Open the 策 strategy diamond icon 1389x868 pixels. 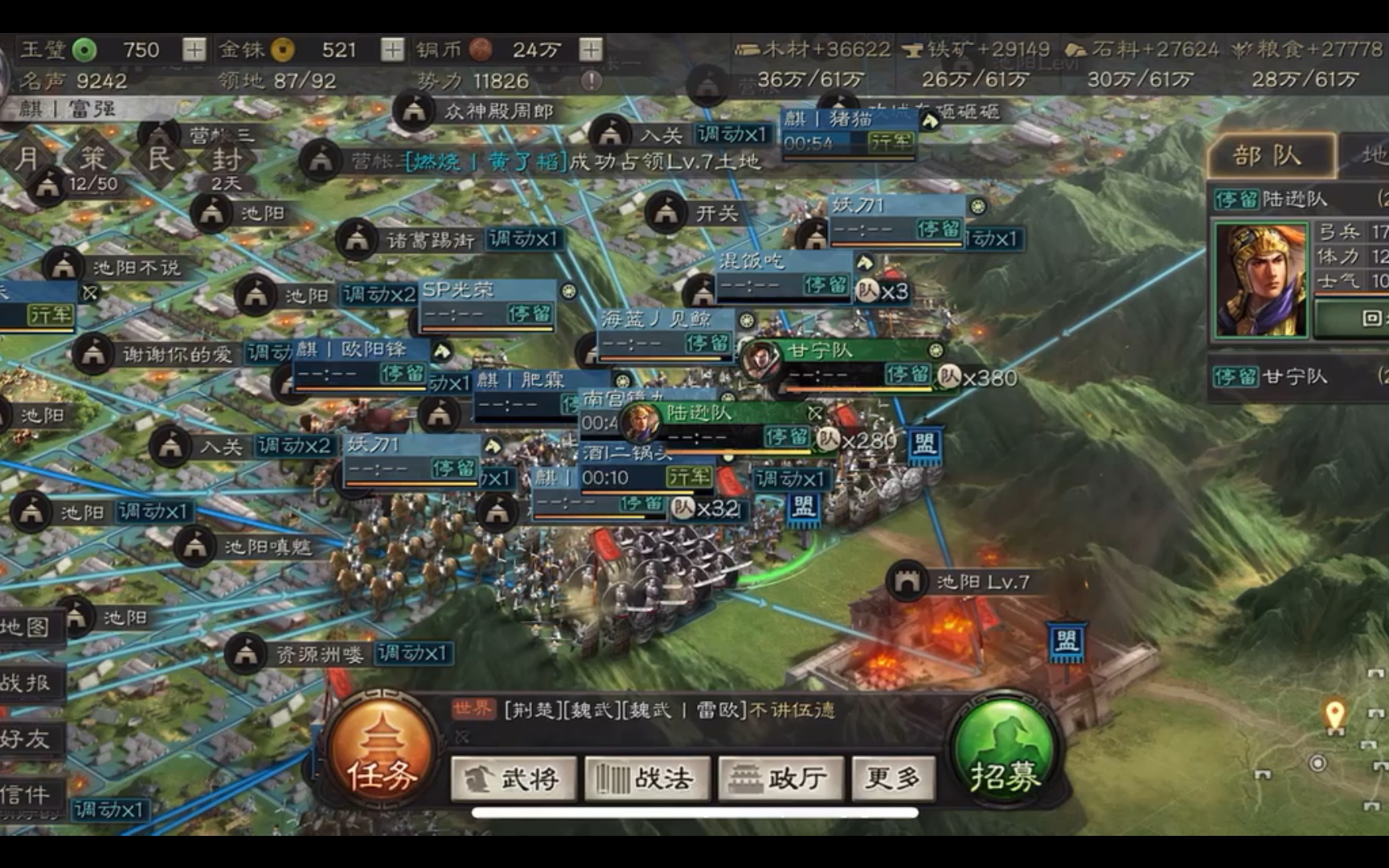click(92, 158)
